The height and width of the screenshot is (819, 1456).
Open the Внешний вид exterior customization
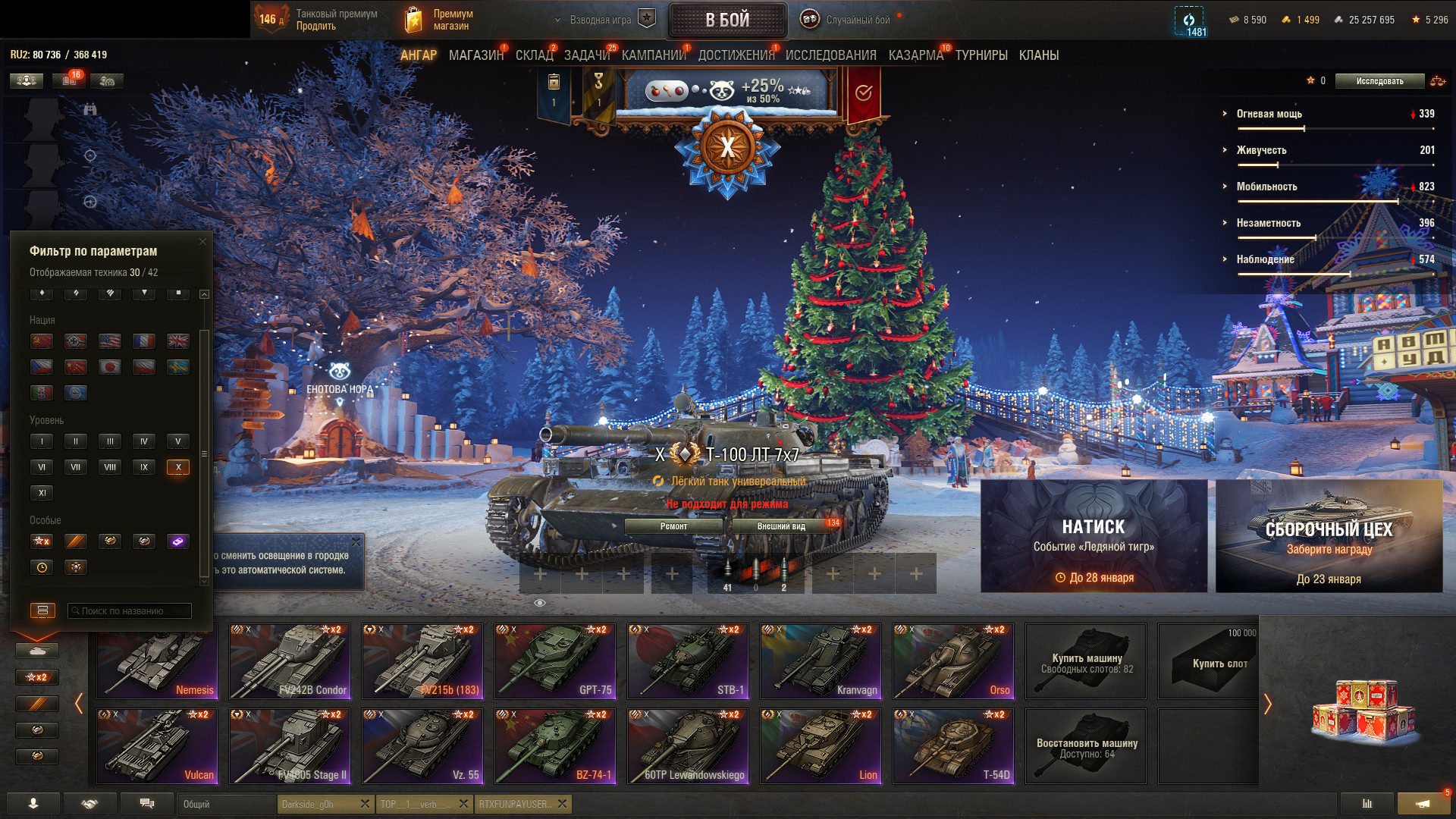click(x=781, y=526)
